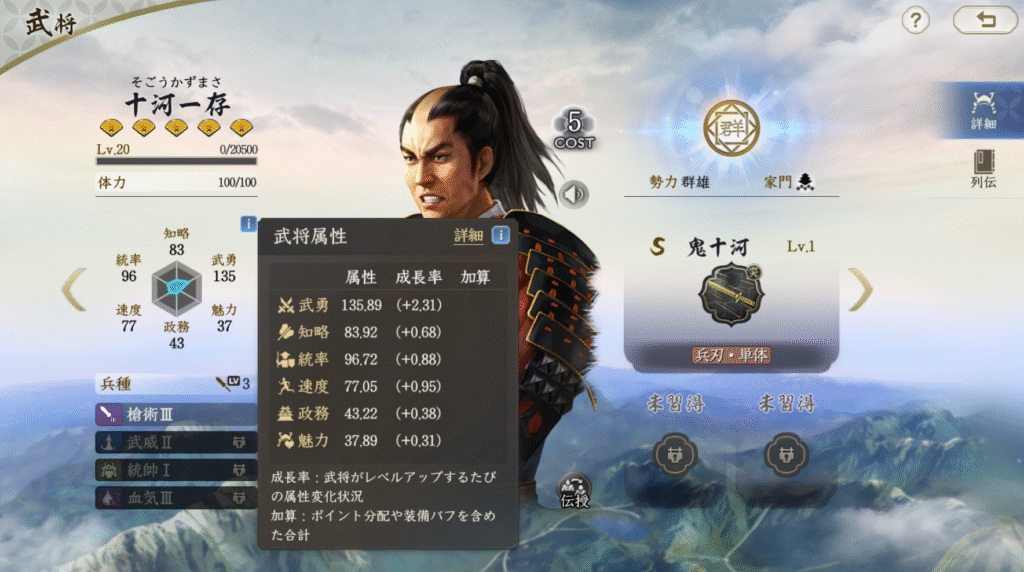This screenshot has width=1024, height=572.
Task: Switch to the 詳細 details tab
Action: click(983, 110)
